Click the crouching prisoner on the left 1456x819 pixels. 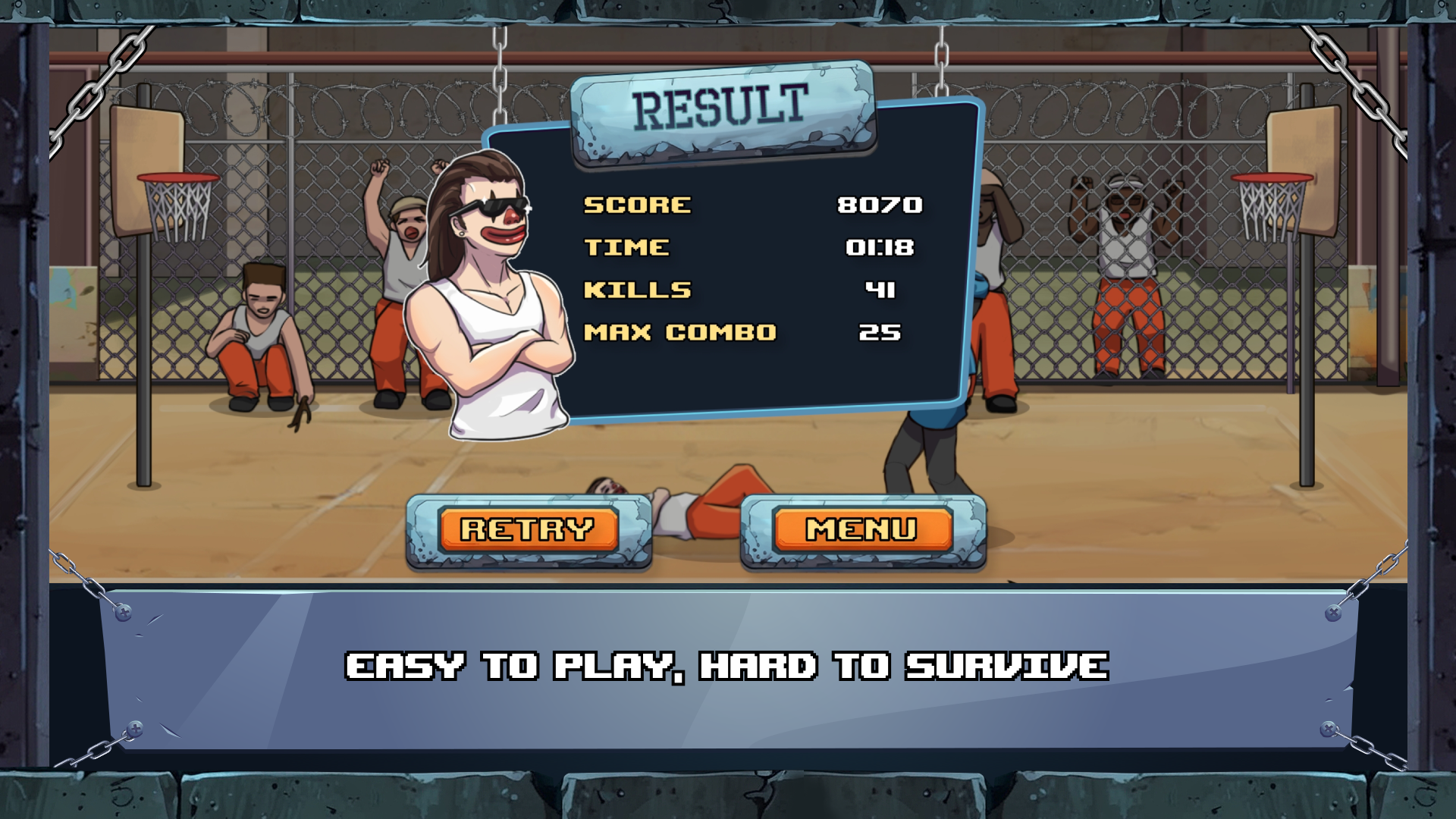(258, 334)
